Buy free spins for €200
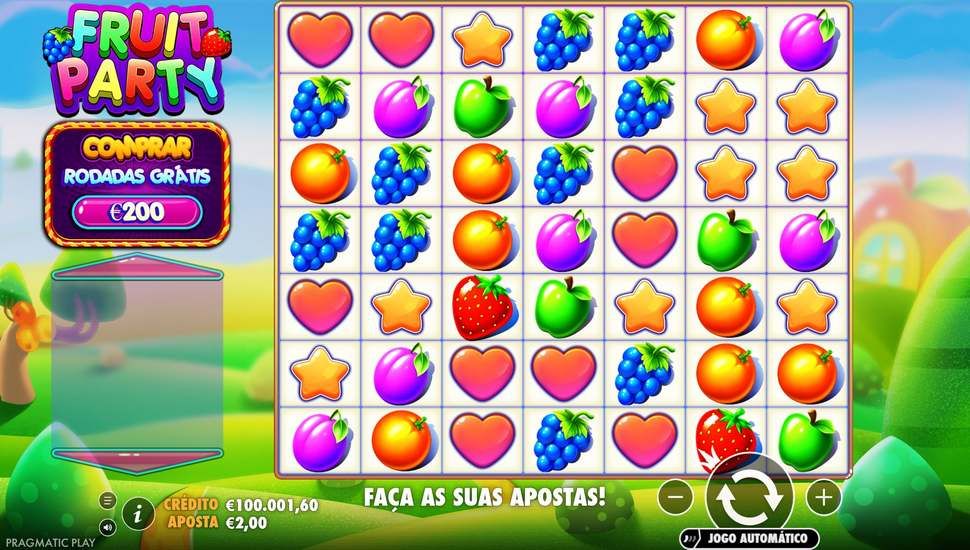 [137, 211]
